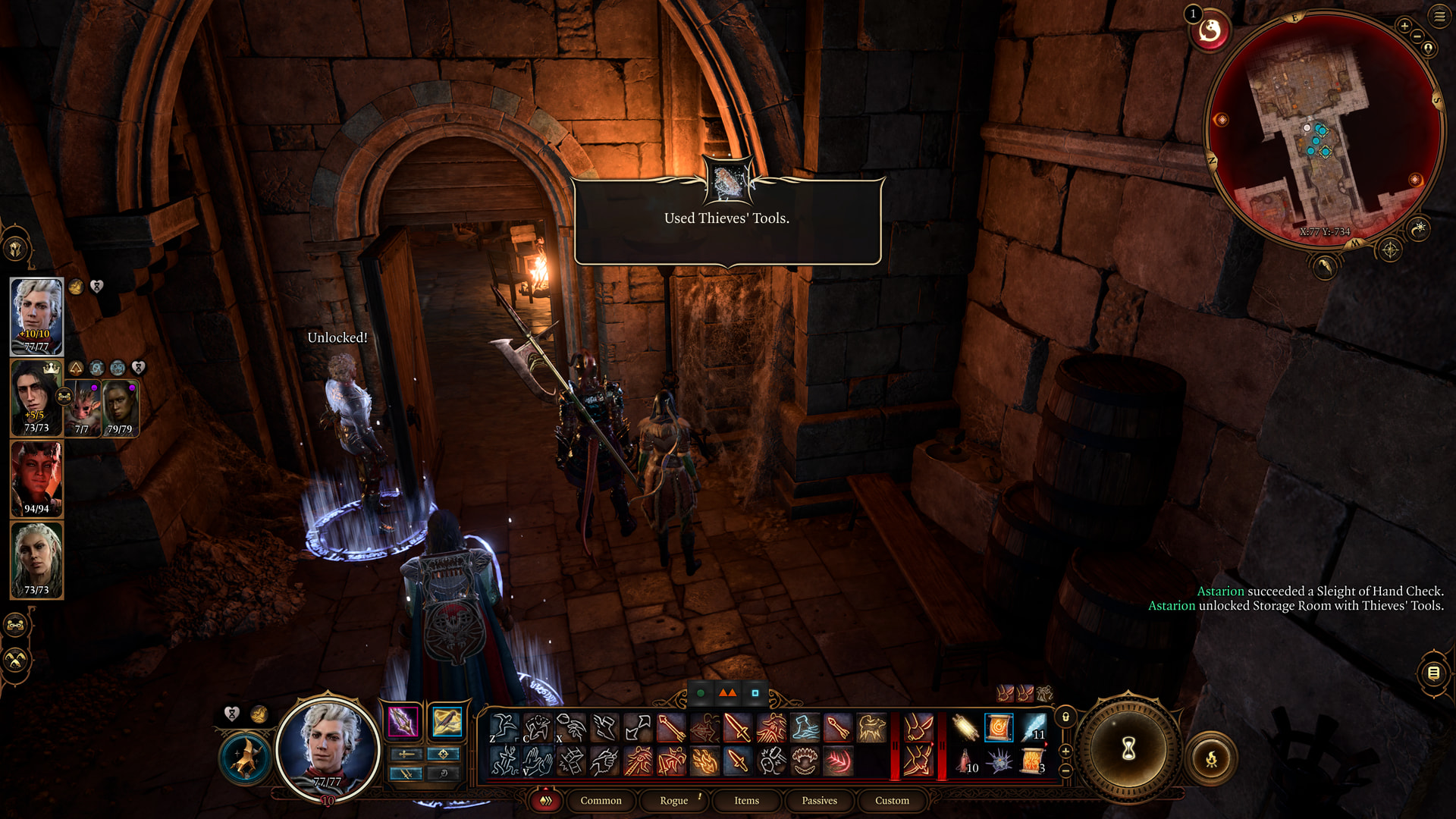This screenshot has width=1456, height=819.
Task: Click the end turn hourglass button
Action: 1128,749
